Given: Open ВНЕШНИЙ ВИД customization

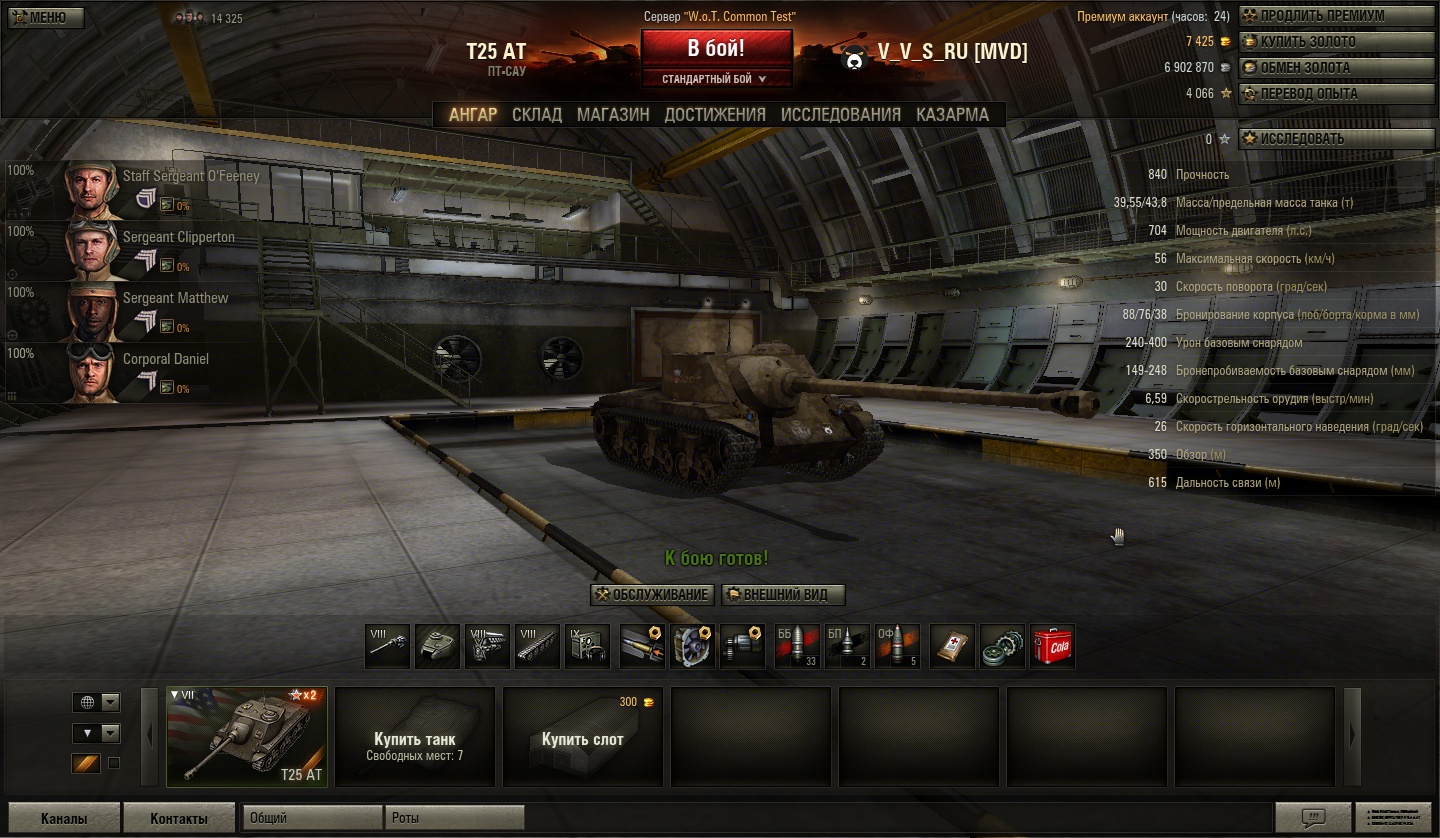Looking at the screenshot, I should pyautogui.click(x=783, y=595).
